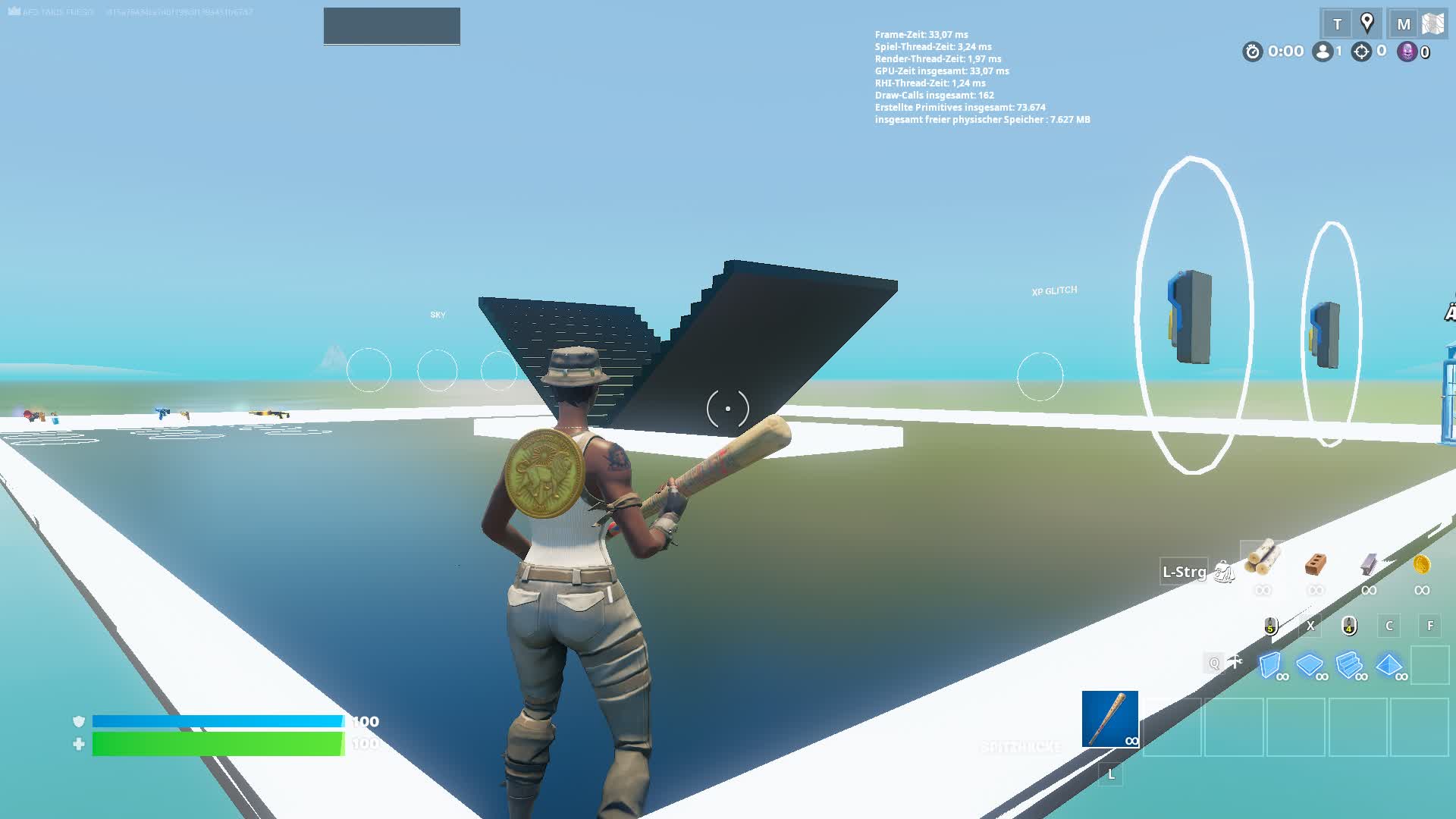The height and width of the screenshot is (819, 1456).
Task: Click the brick materials icon
Action: pos(1315,563)
